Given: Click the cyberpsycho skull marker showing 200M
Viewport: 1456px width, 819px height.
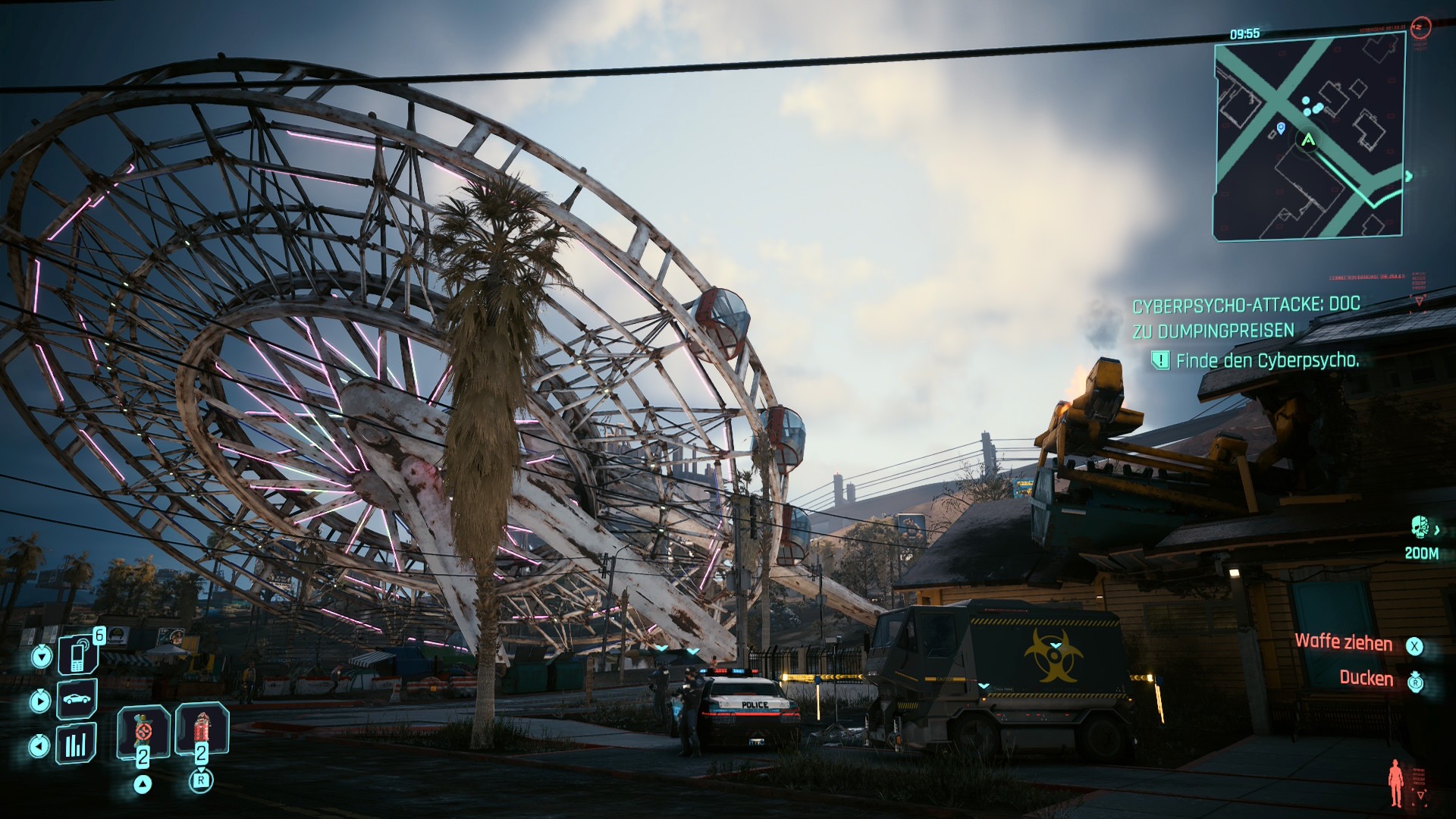Looking at the screenshot, I should point(1420,526).
